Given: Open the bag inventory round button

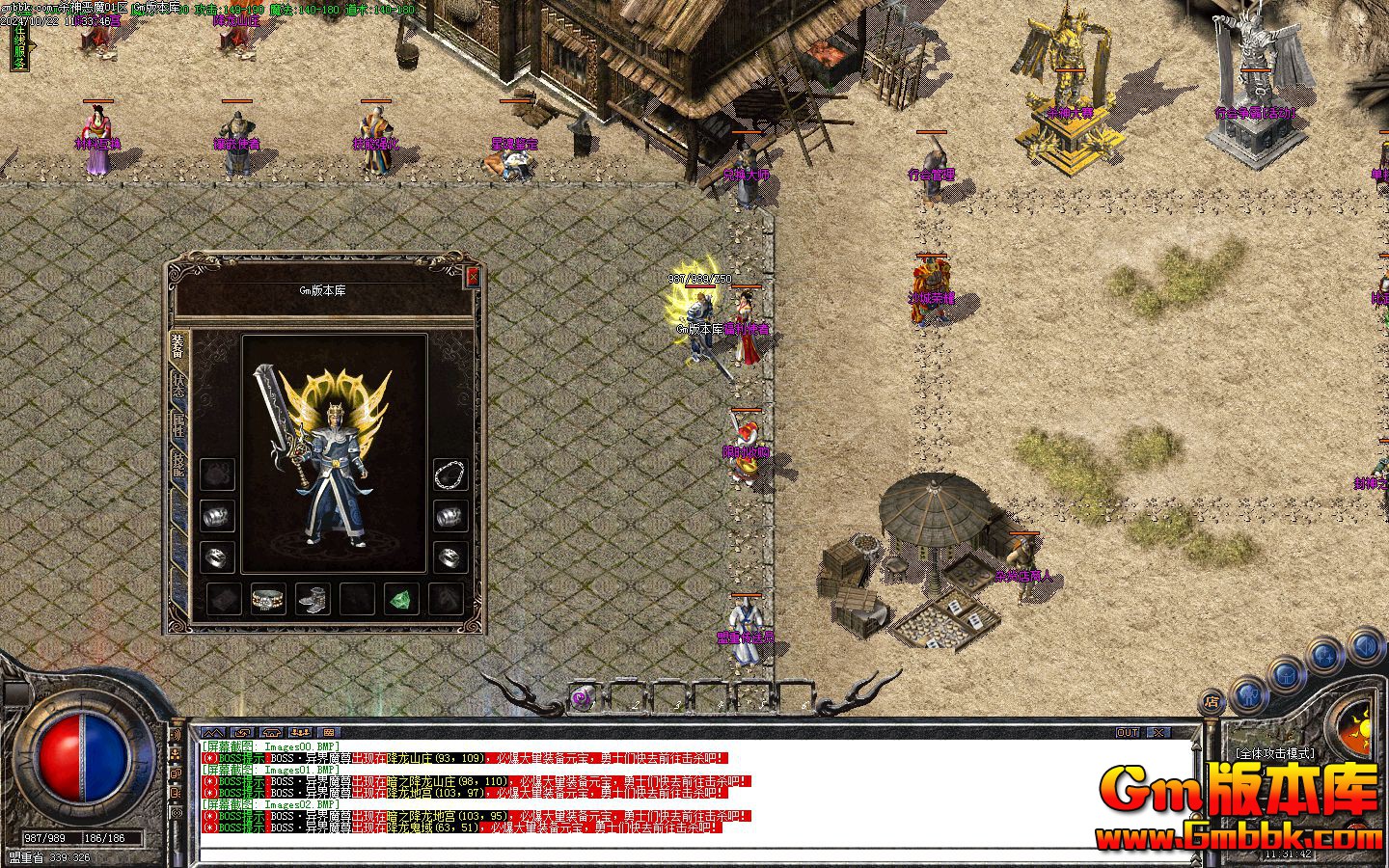Looking at the screenshot, I should coord(1285,674).
